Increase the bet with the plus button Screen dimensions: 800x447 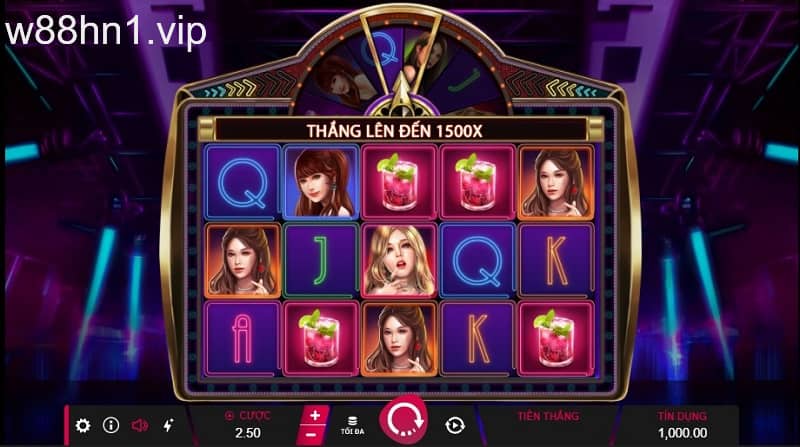pos(315,415)
